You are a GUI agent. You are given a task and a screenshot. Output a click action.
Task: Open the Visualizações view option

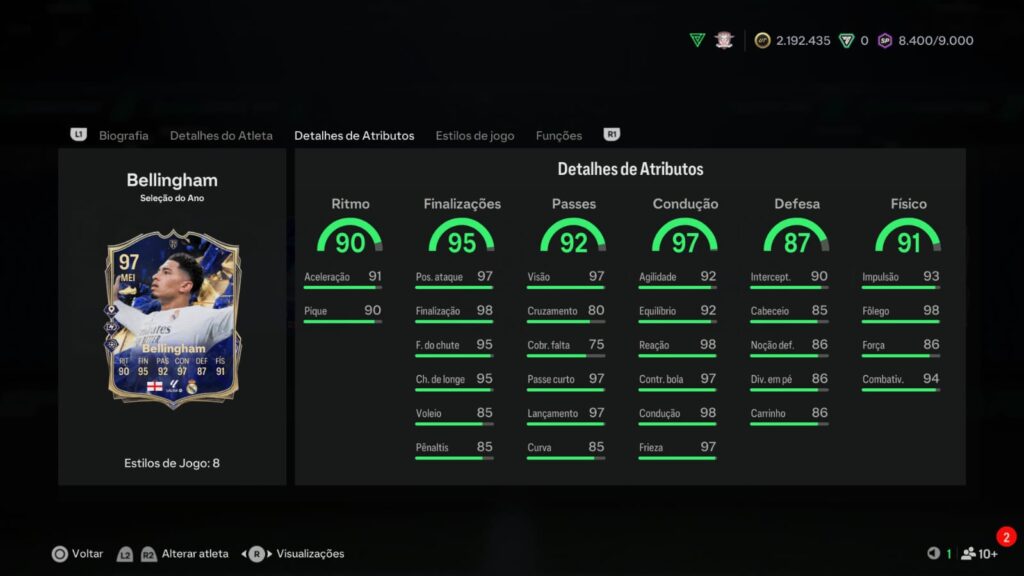click(x=309, y=554)
